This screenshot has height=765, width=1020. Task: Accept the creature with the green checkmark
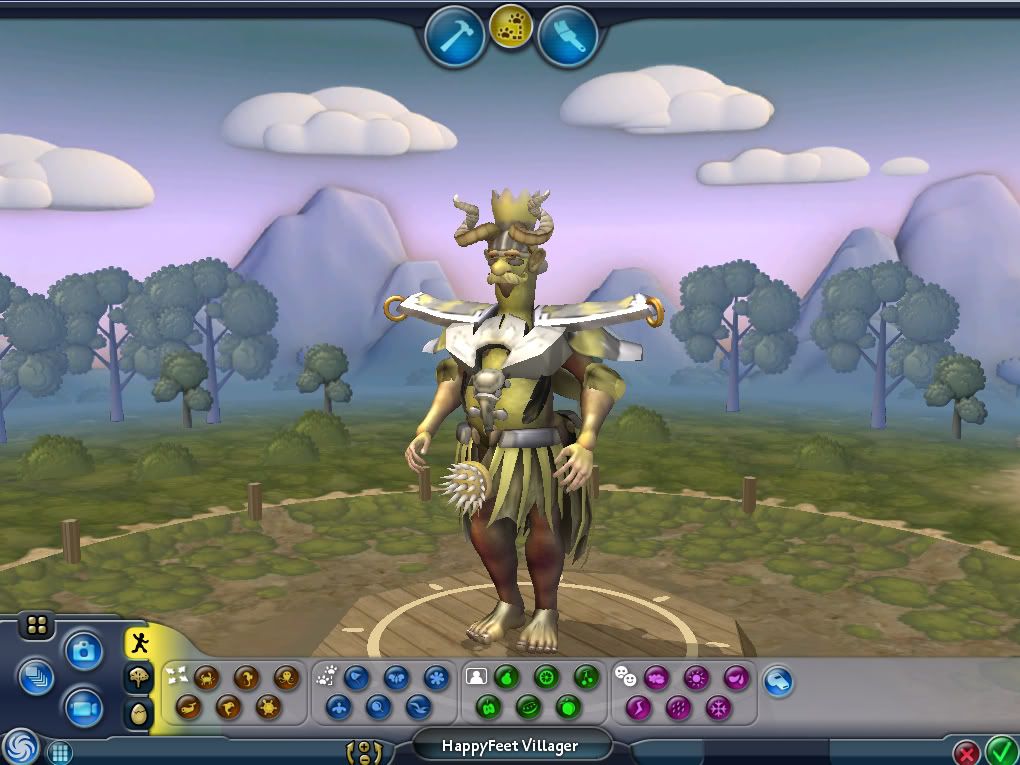point(1001,749)
